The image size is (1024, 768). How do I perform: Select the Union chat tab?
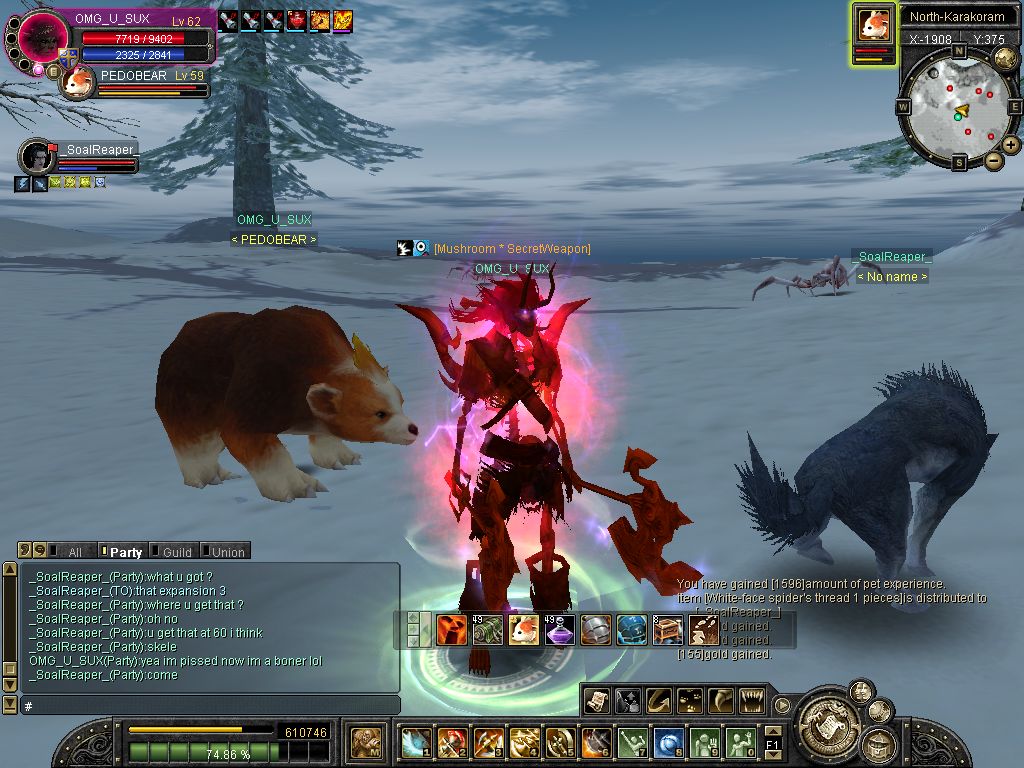pyautogui.click(x=227, y=551)
